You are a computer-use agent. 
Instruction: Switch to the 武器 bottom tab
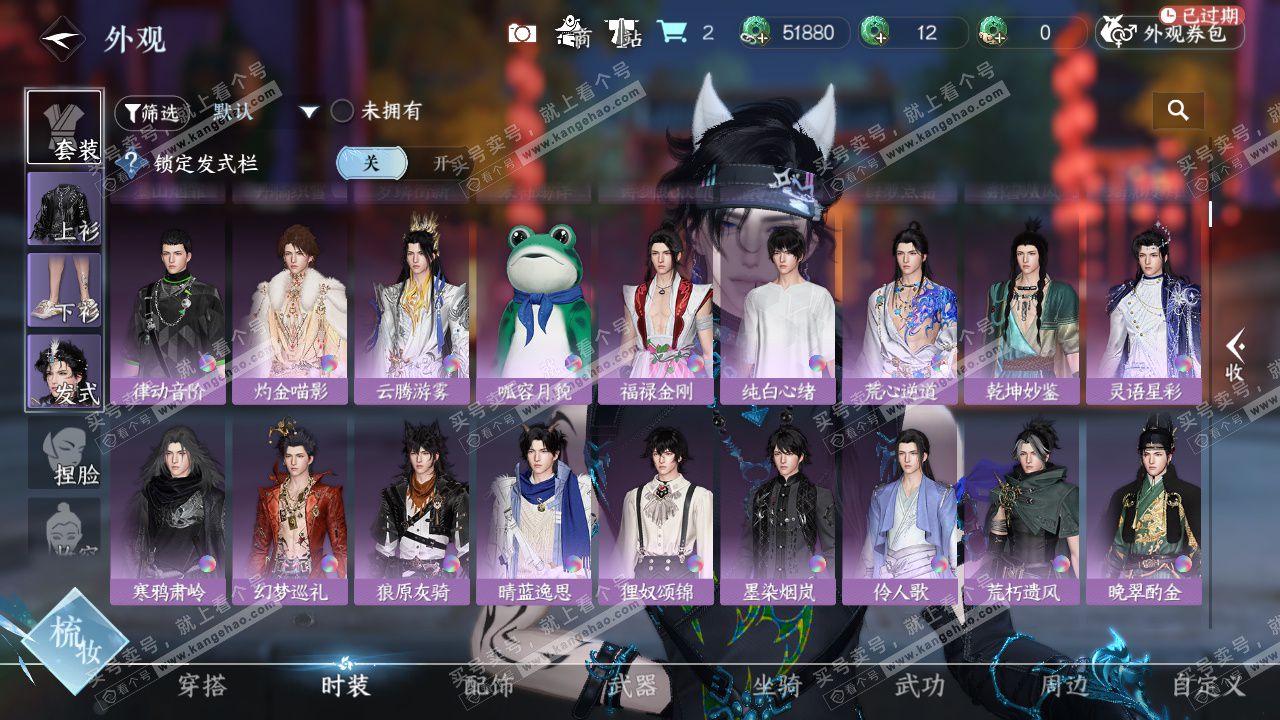coord(632,686)
